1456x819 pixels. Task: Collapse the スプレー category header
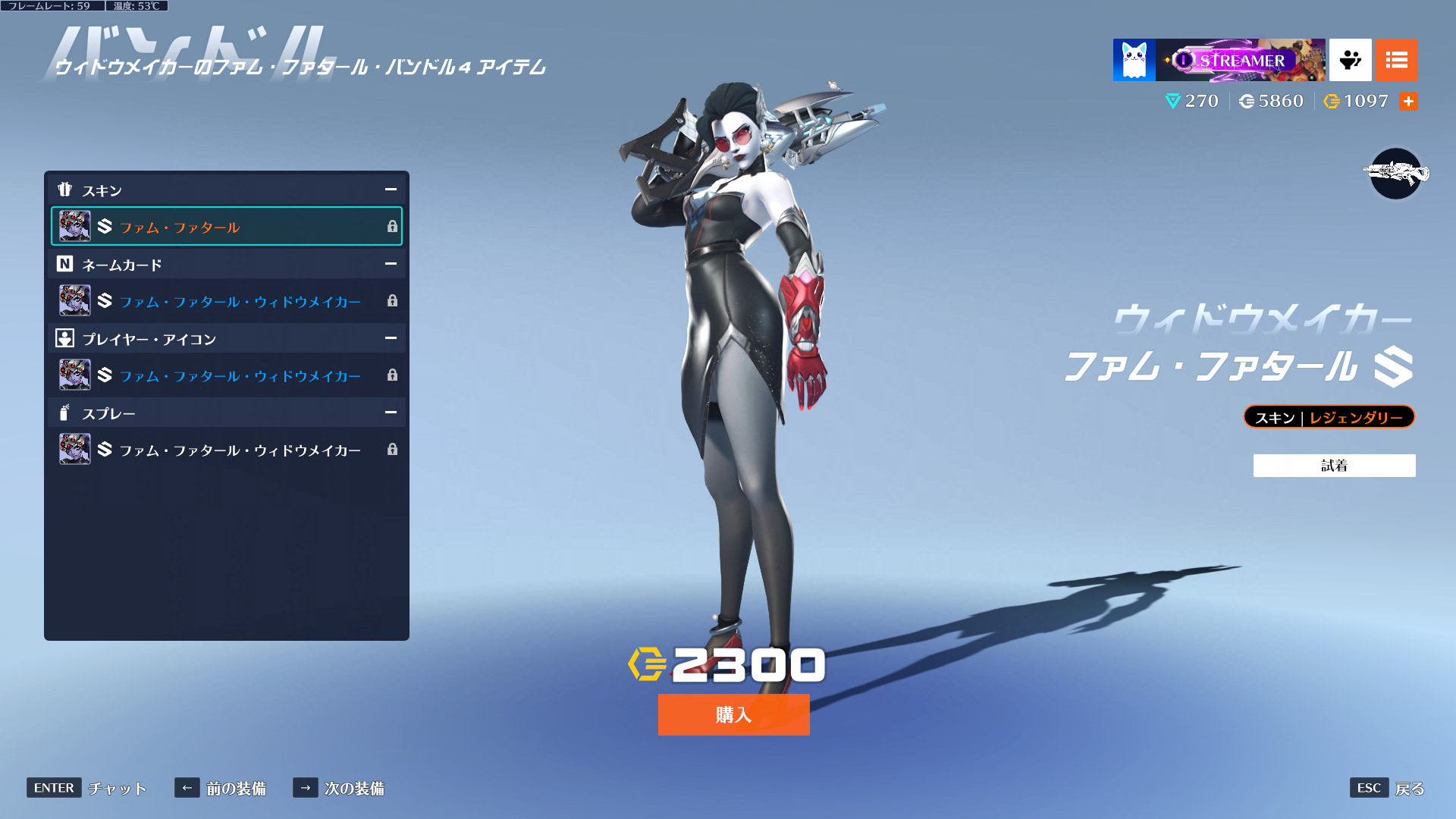[391, 413]
